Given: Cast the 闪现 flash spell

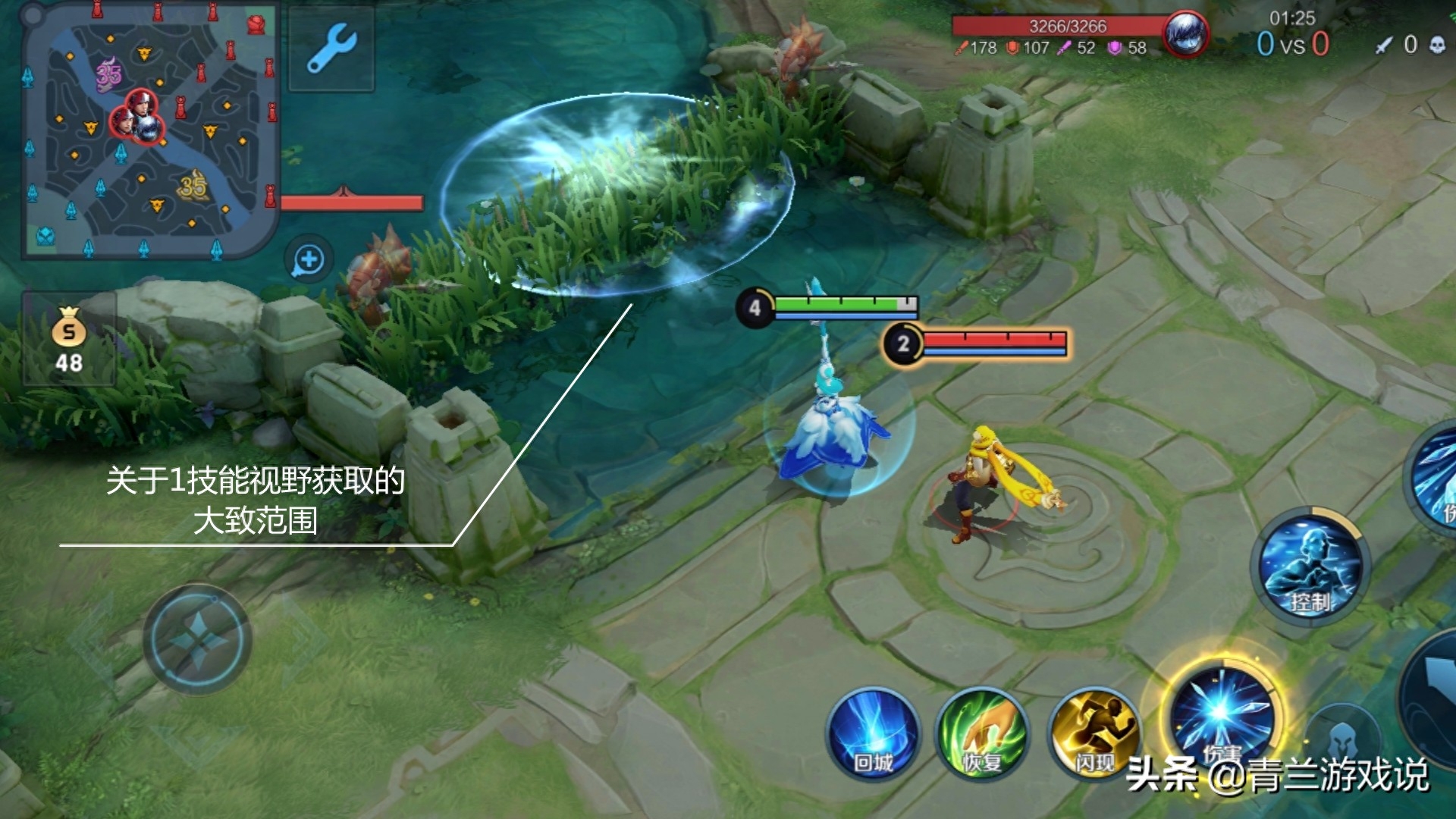Looking at the screenshot, I should 1093,733.
